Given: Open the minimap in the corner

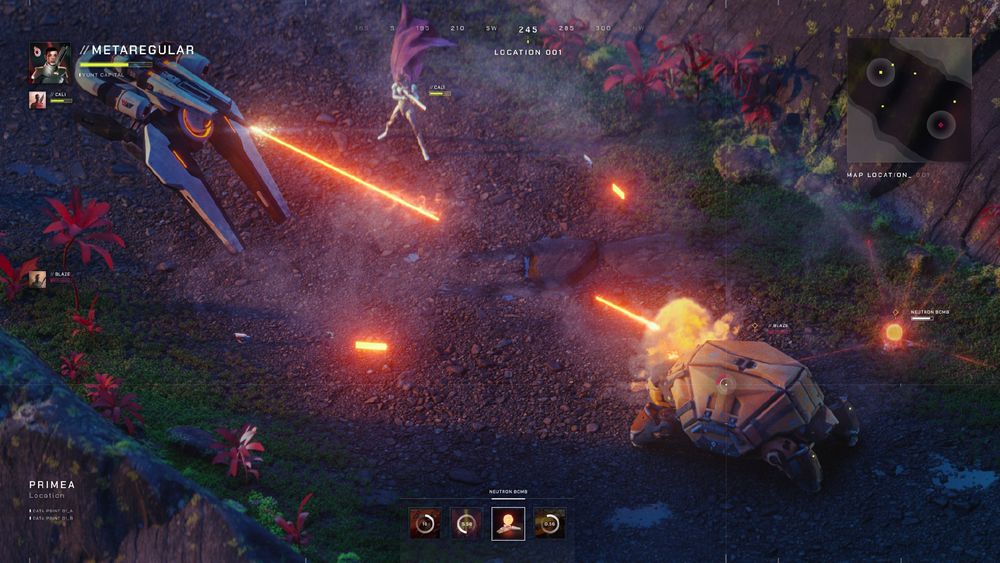Looking at the screenshot, I should coord(909,100).
